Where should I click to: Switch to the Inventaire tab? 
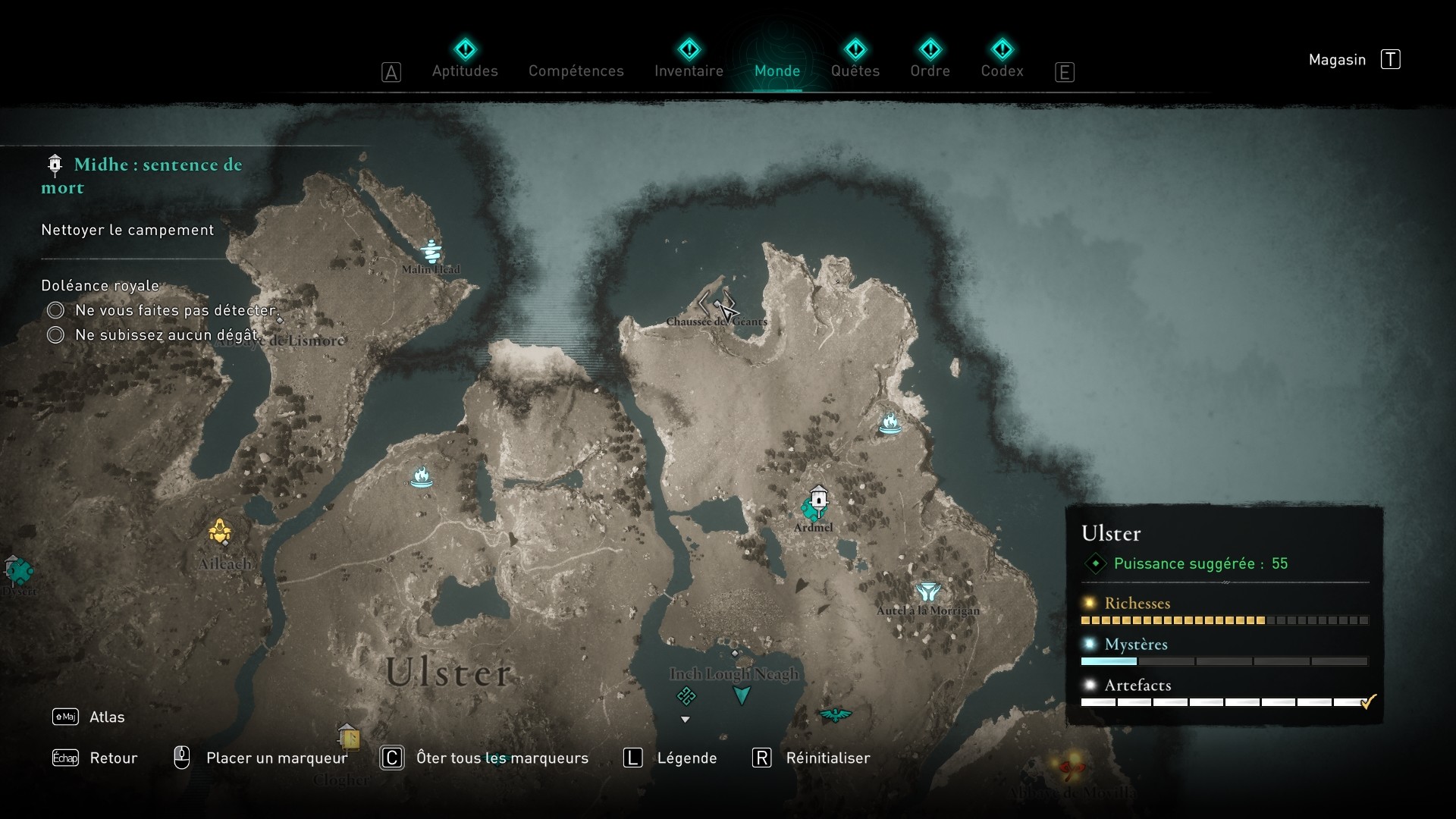coord(688,70)
